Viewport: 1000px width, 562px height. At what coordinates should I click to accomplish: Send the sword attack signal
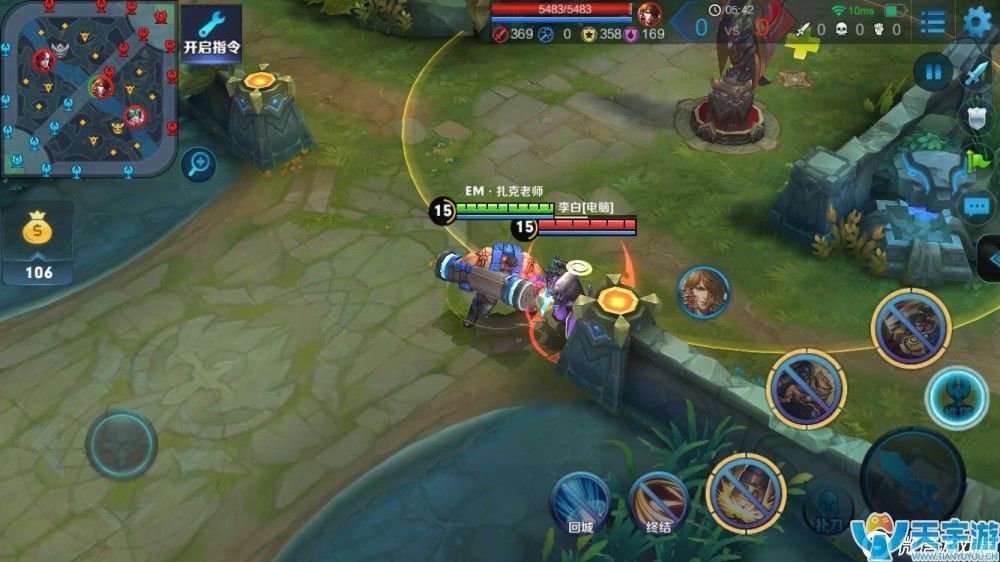(x=975, y=74)
